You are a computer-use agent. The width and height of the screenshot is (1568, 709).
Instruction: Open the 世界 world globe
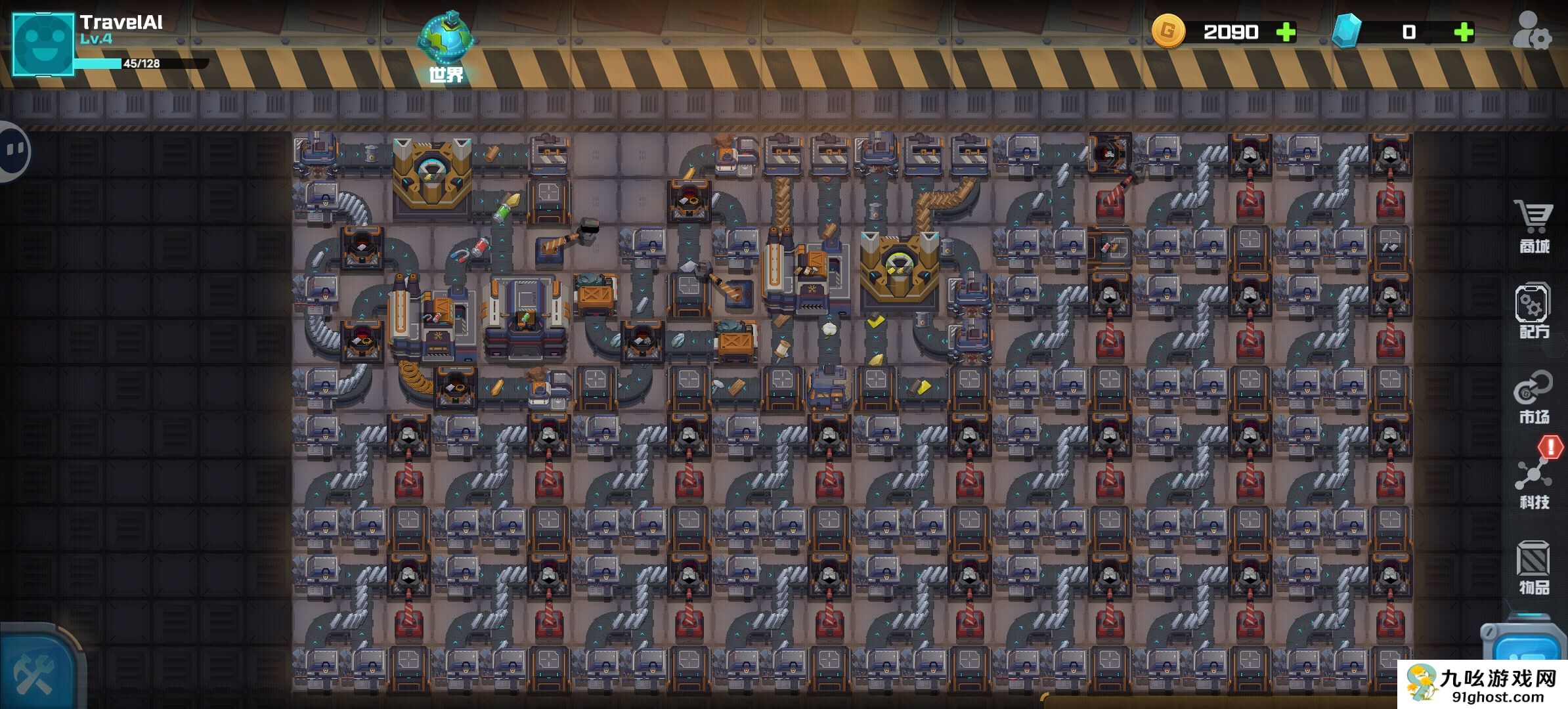tap(446, 45)
